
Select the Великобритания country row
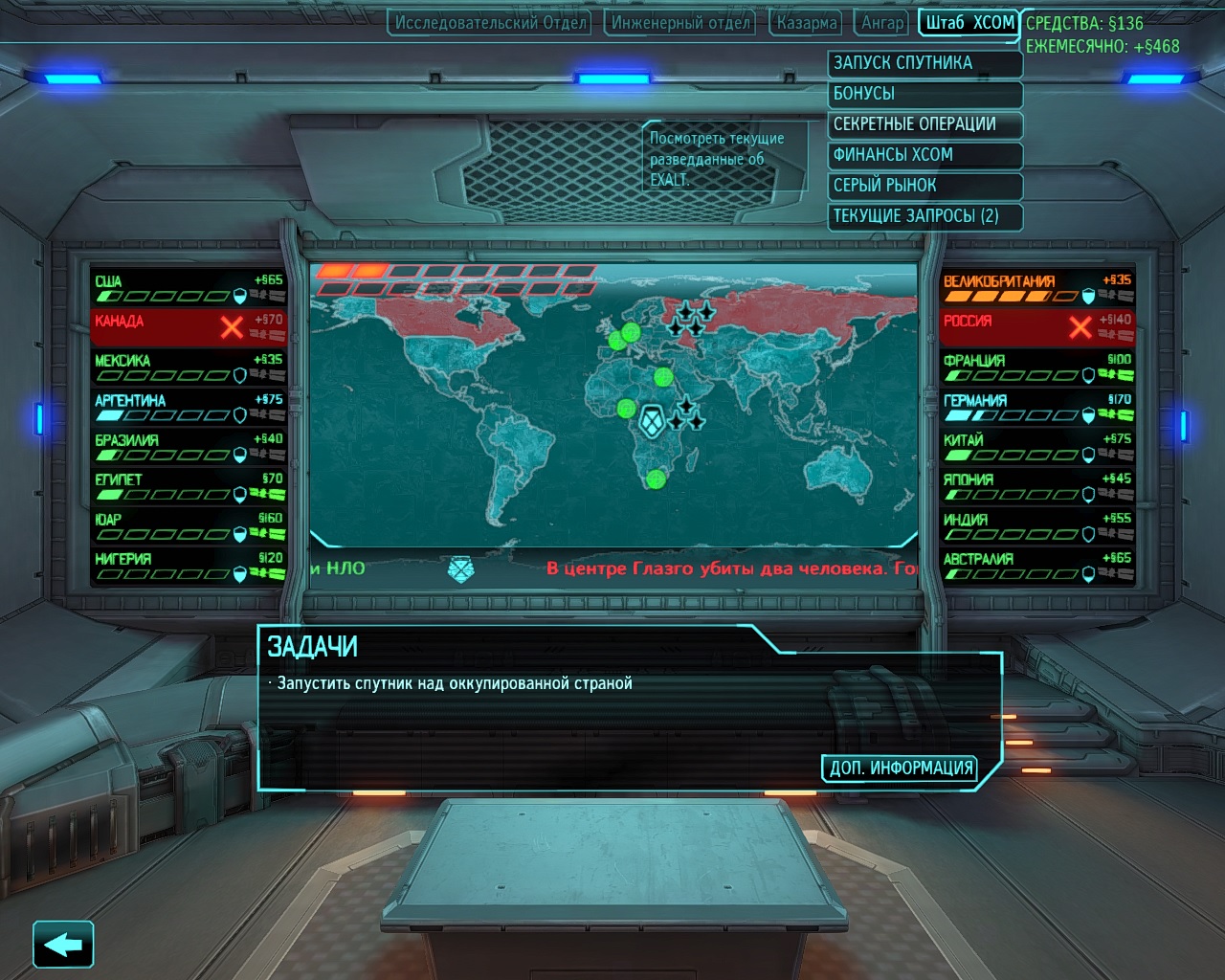1037,287
